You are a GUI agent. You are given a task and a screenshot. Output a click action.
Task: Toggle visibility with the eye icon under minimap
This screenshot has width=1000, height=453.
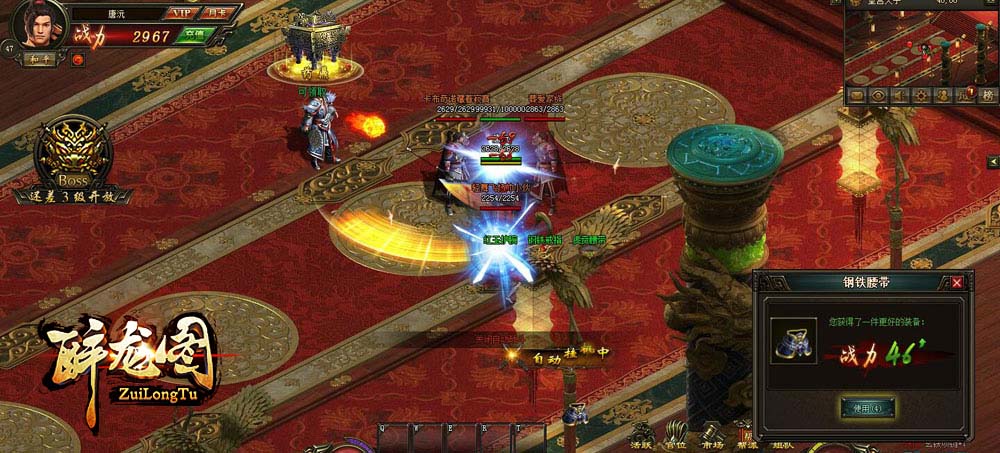tap(878, 95)
